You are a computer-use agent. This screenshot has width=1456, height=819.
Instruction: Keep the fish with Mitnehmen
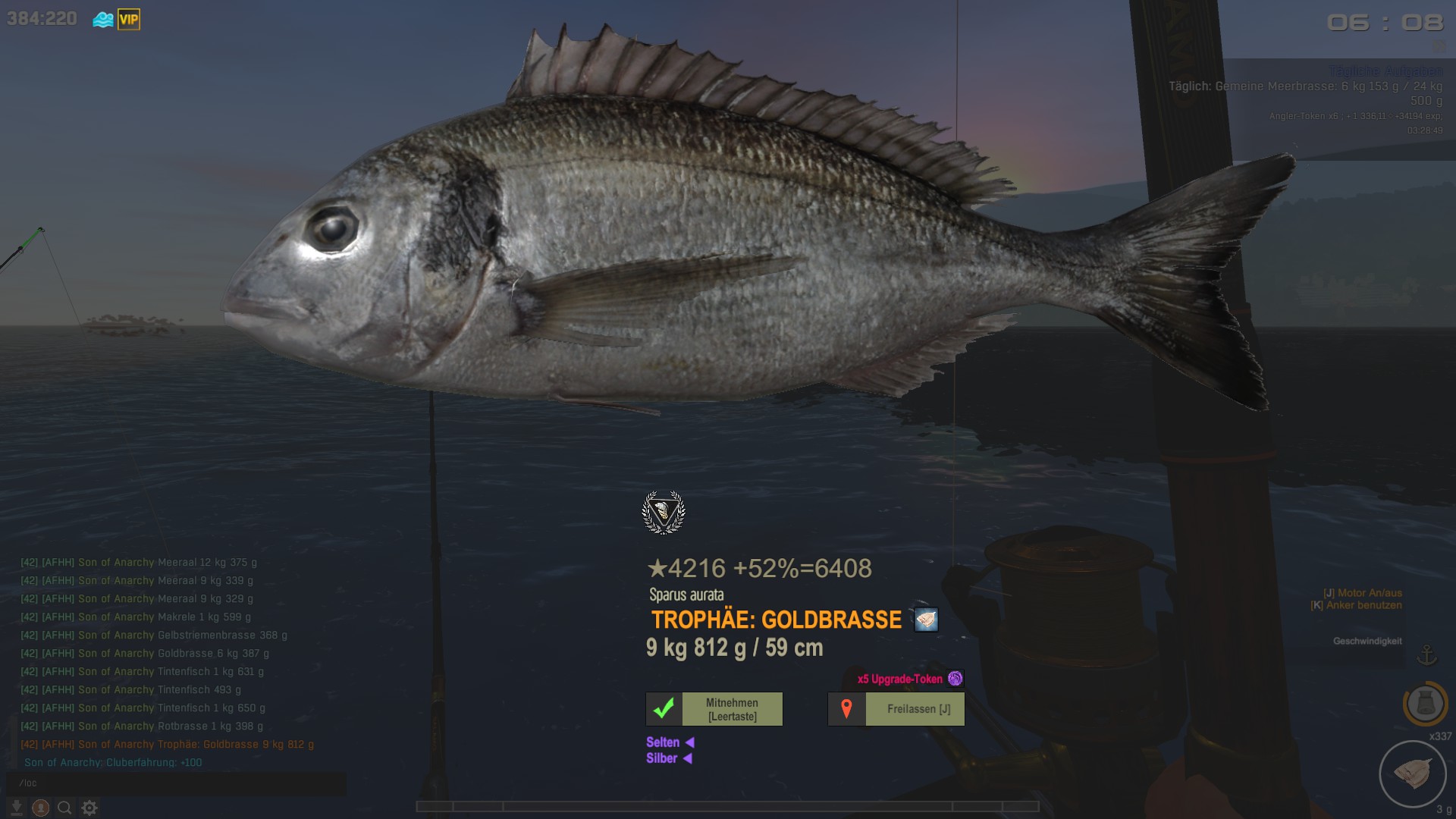pos(714,709)
